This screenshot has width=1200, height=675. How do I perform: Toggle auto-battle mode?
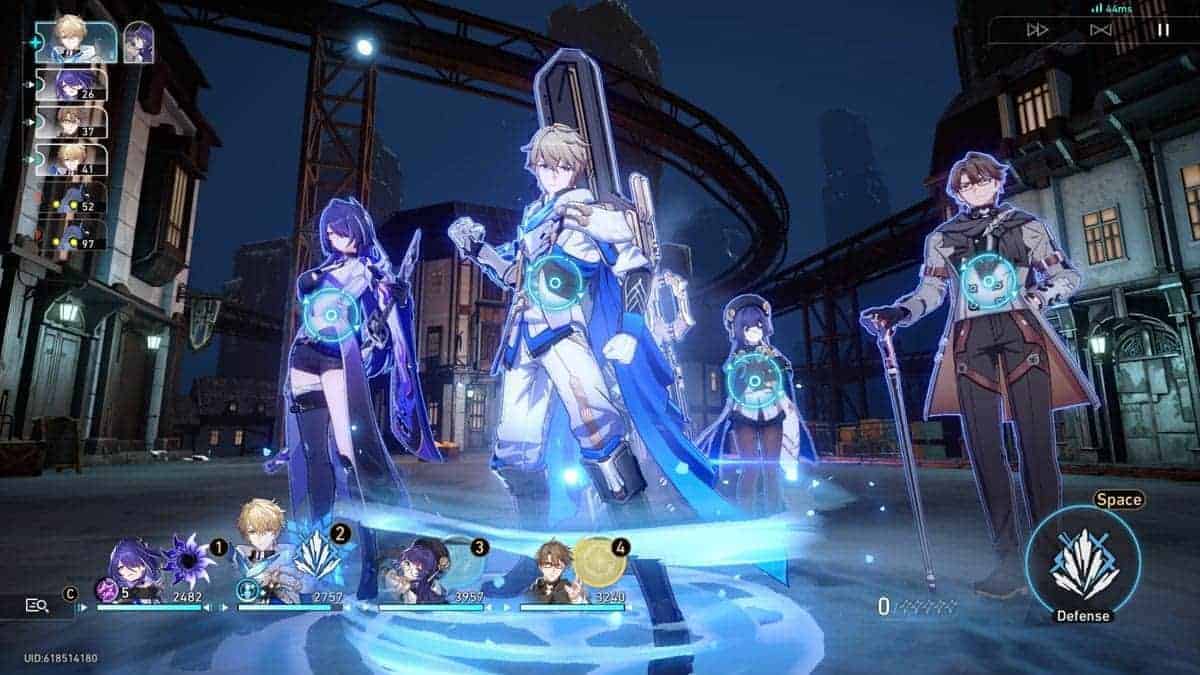1100,30
